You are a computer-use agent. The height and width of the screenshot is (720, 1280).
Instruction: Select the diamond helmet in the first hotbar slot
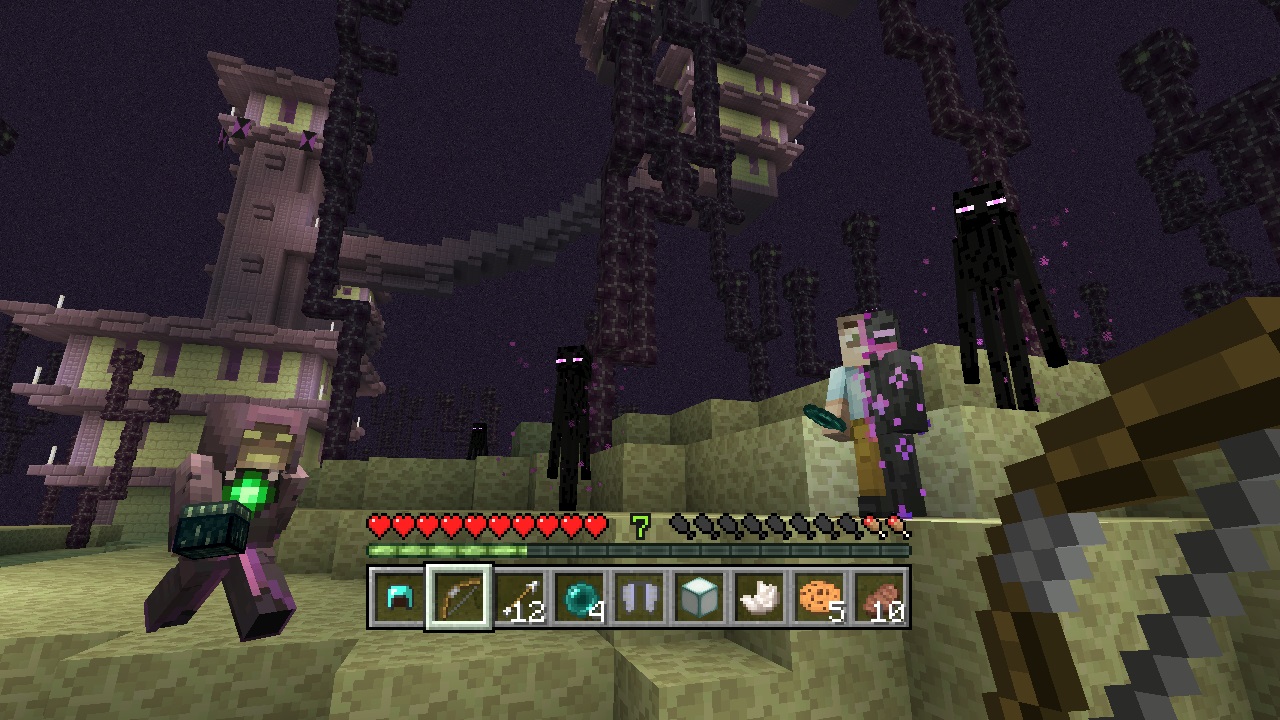coord(398,599)
